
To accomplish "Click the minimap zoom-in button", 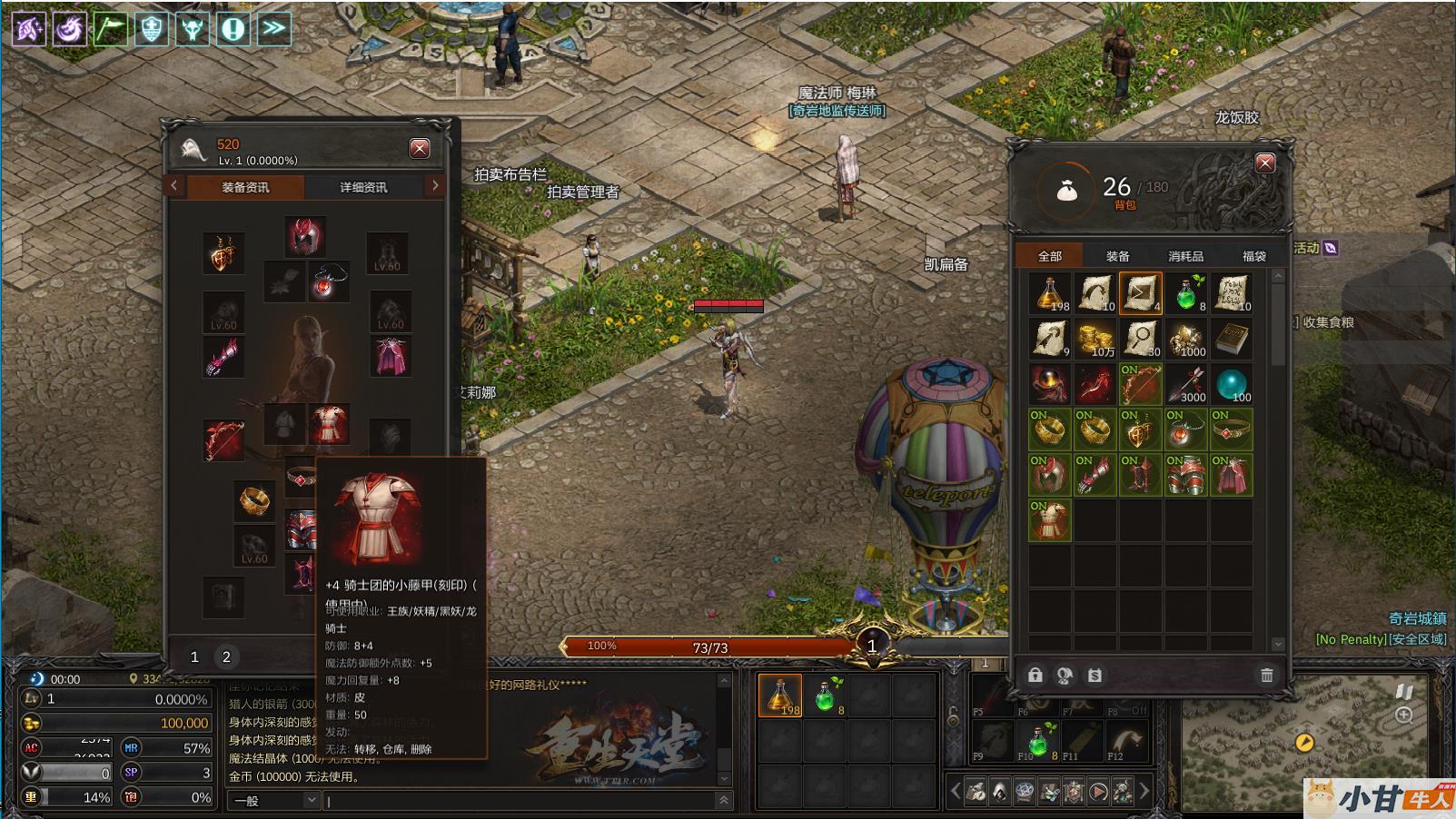I will click(x=1403, y=715).
